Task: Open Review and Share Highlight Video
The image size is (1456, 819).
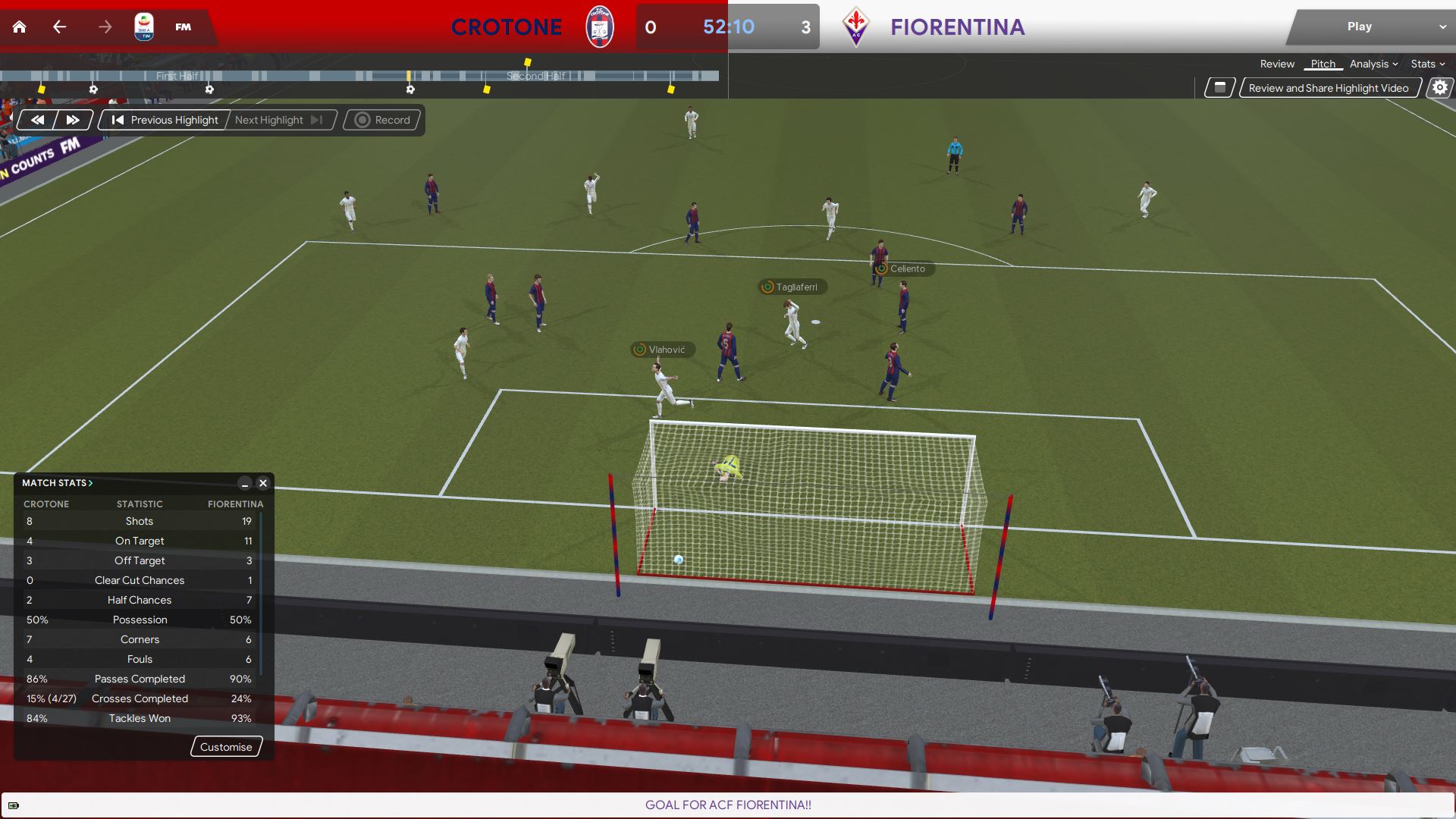Action: tap(1328, 88)
